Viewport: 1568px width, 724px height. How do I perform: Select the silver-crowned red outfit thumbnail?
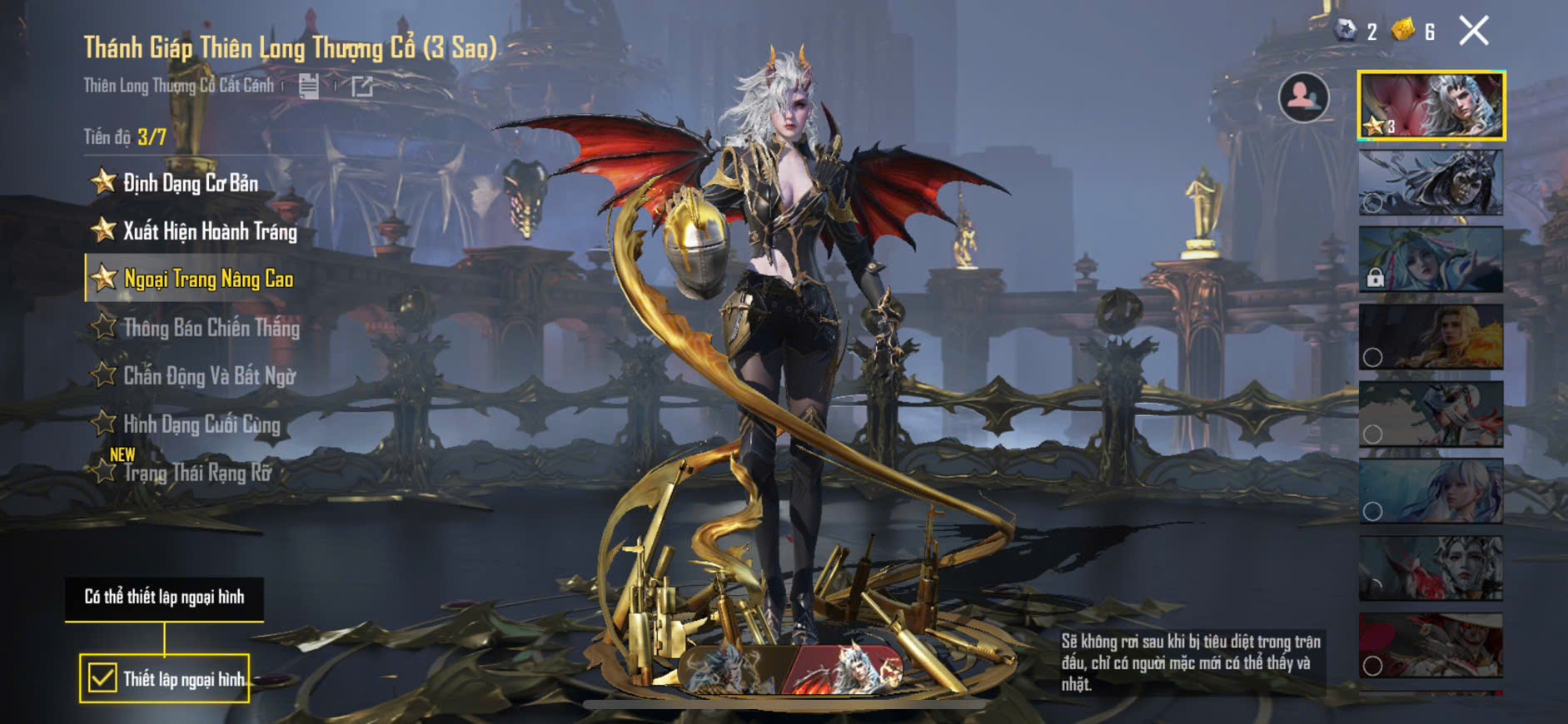pos(1431,568)
